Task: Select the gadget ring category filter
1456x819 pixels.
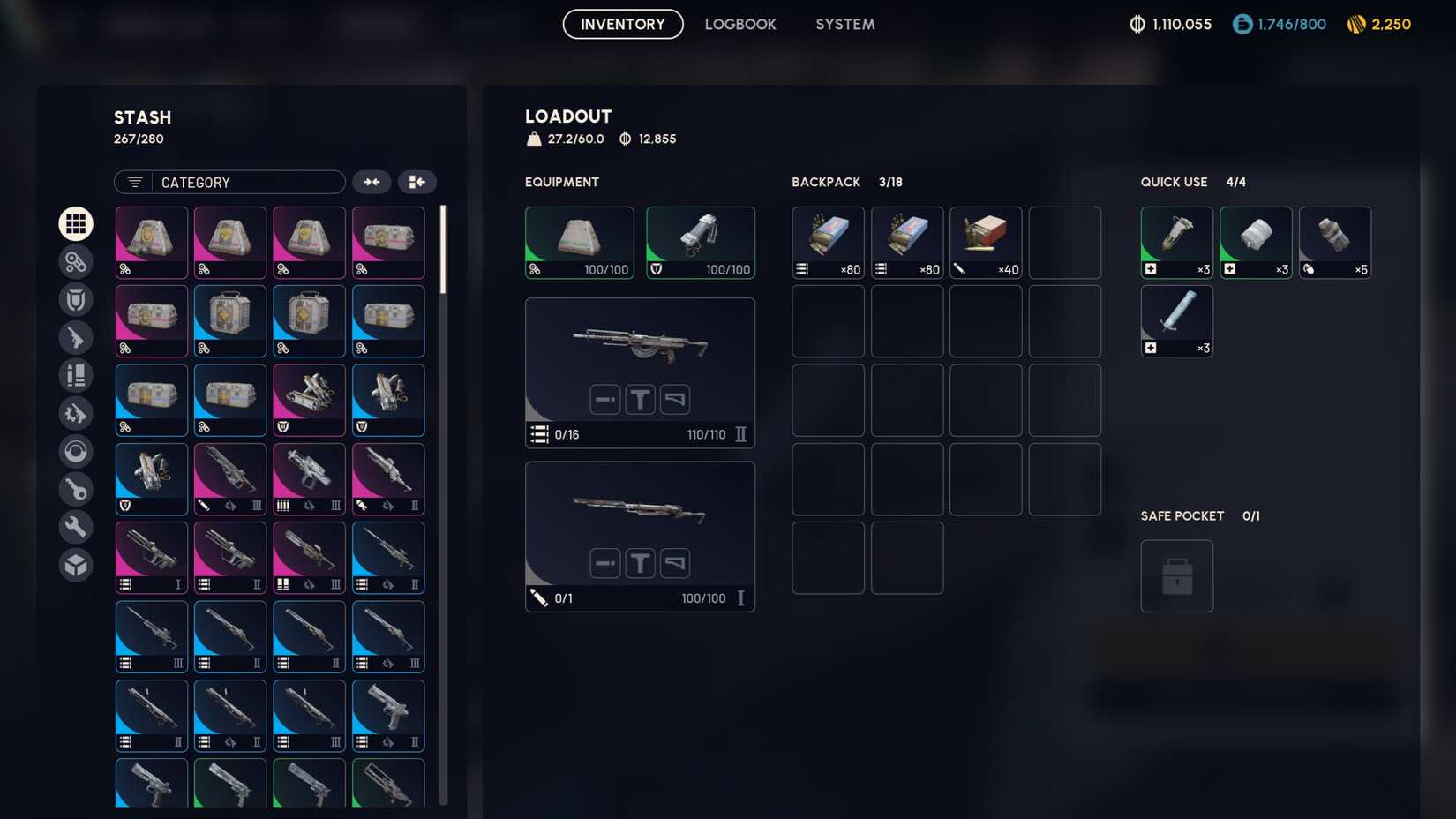Action: [x=76, y=451]
